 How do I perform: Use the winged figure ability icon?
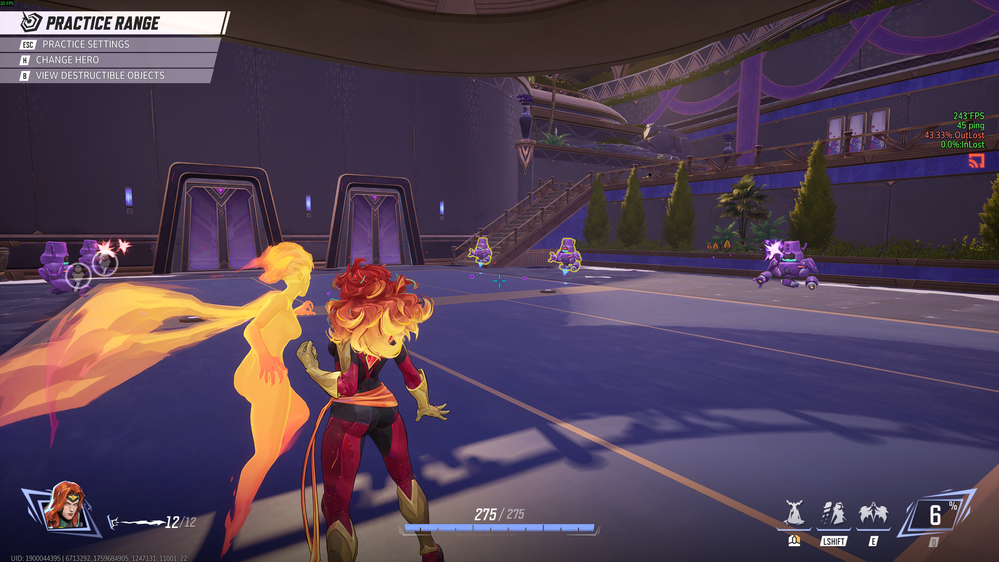873,515
